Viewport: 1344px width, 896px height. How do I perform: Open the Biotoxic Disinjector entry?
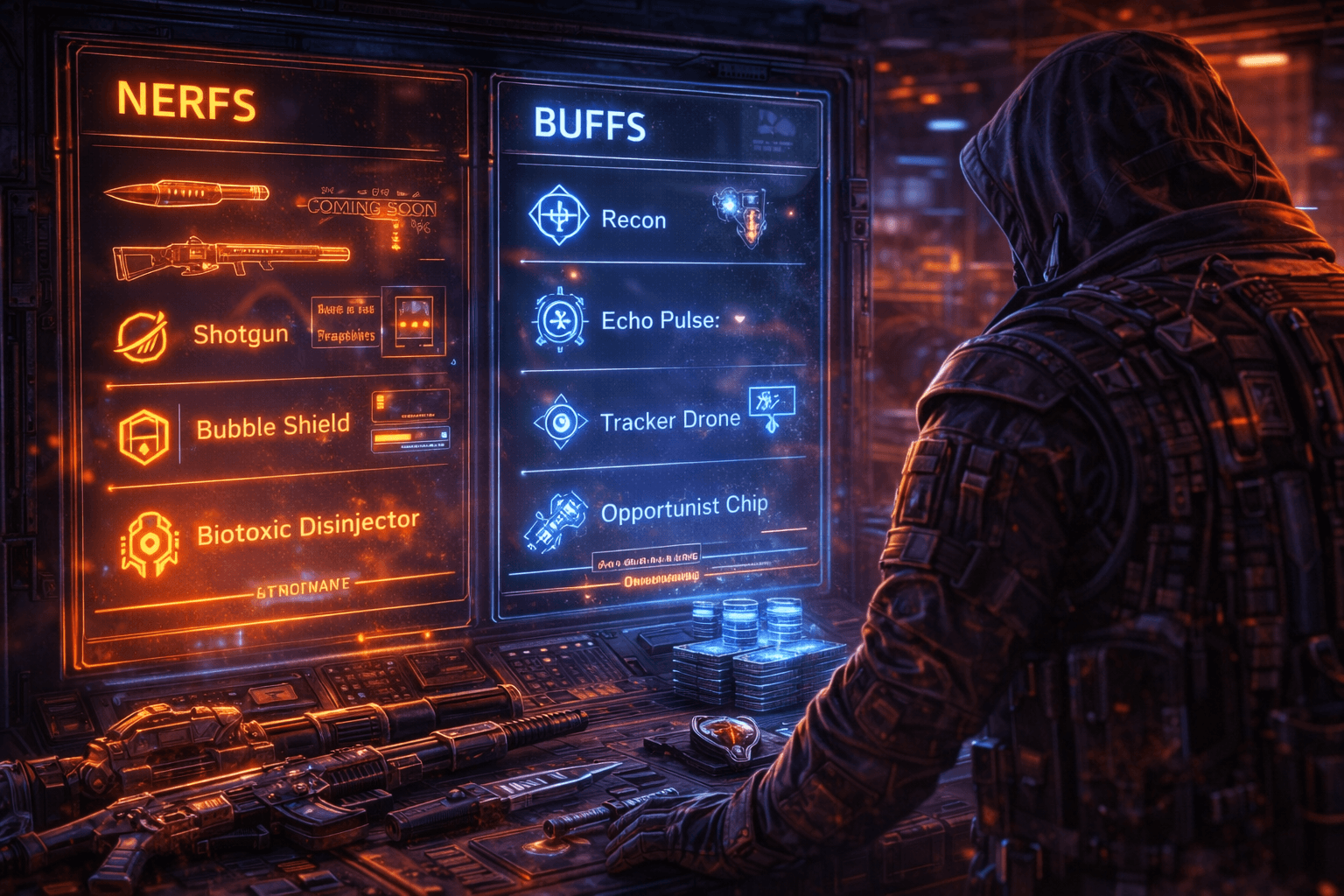tap(307, 528)
